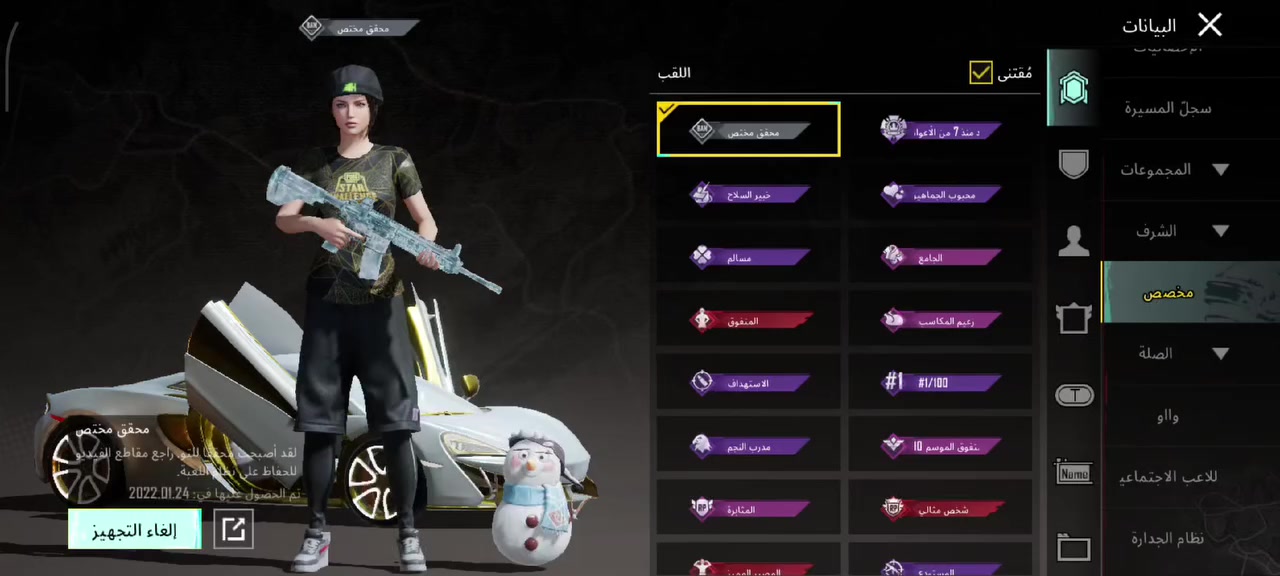Choose the red شخص مثالي title

pyautogui.click(x=940, y=509)
